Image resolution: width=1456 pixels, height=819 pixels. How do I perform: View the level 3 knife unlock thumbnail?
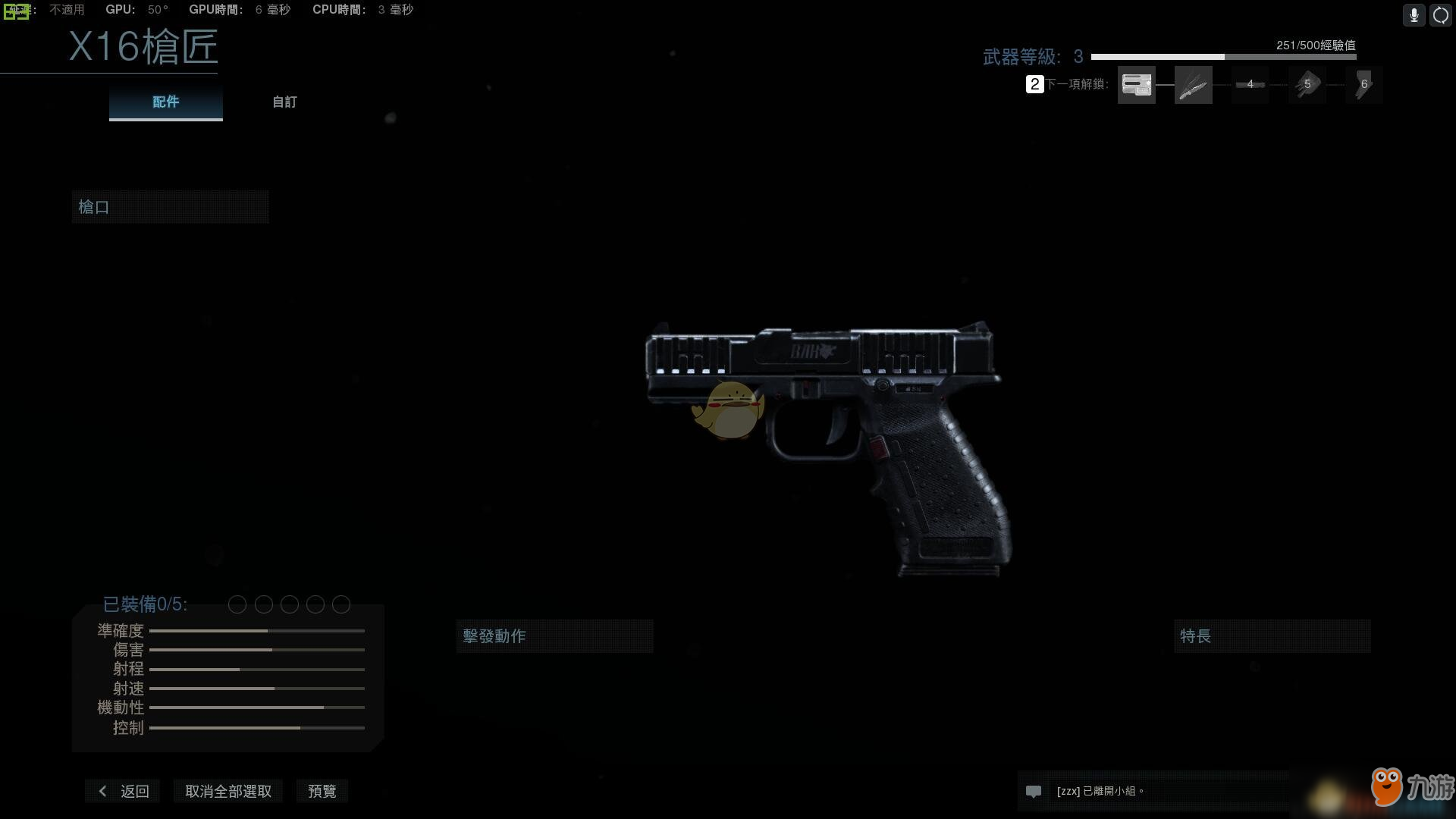[1193, 85]
